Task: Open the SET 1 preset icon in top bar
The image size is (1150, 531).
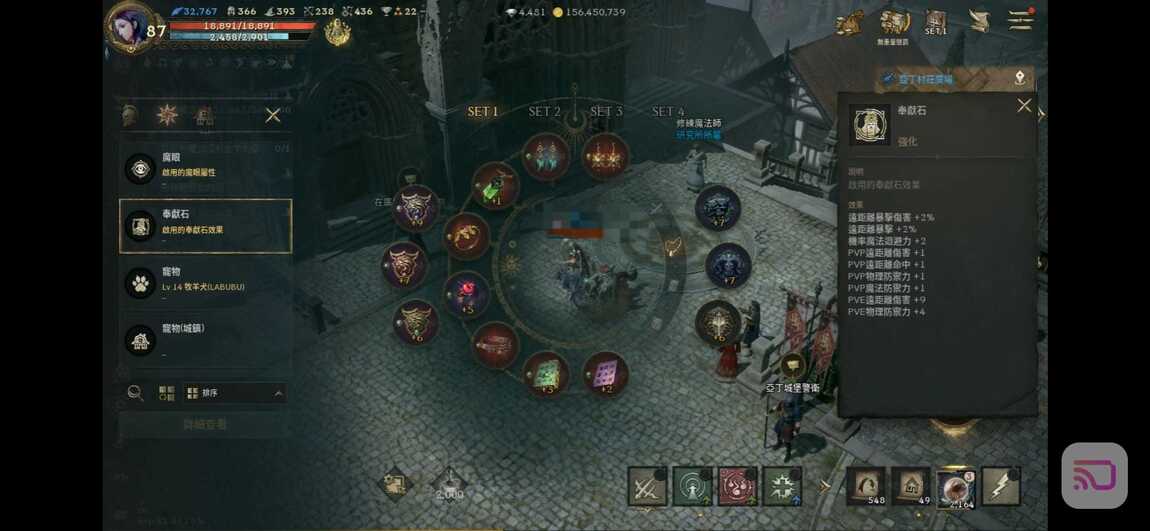Action: (936, 23)
